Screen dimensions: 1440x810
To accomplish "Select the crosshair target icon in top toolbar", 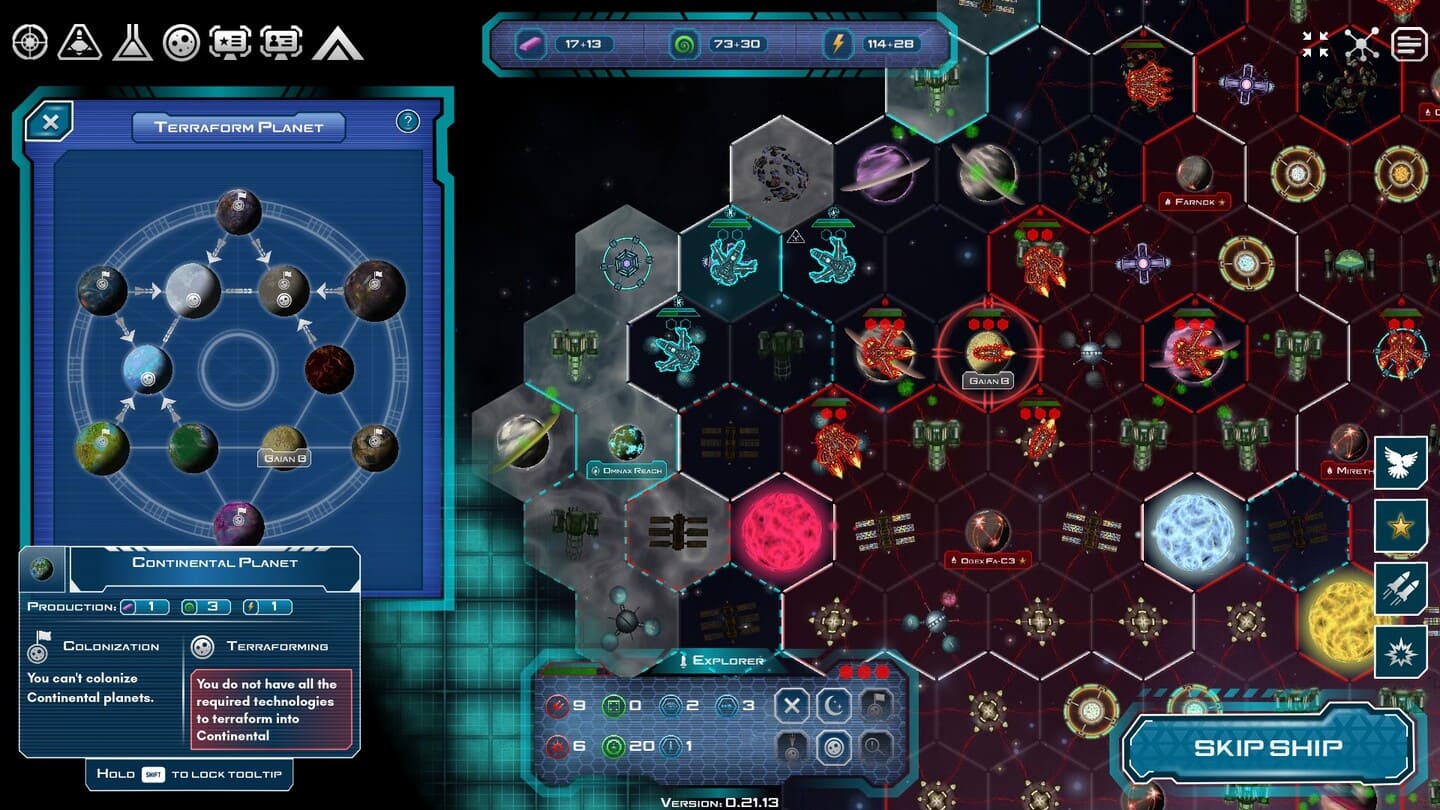I will tap(30, 42).
